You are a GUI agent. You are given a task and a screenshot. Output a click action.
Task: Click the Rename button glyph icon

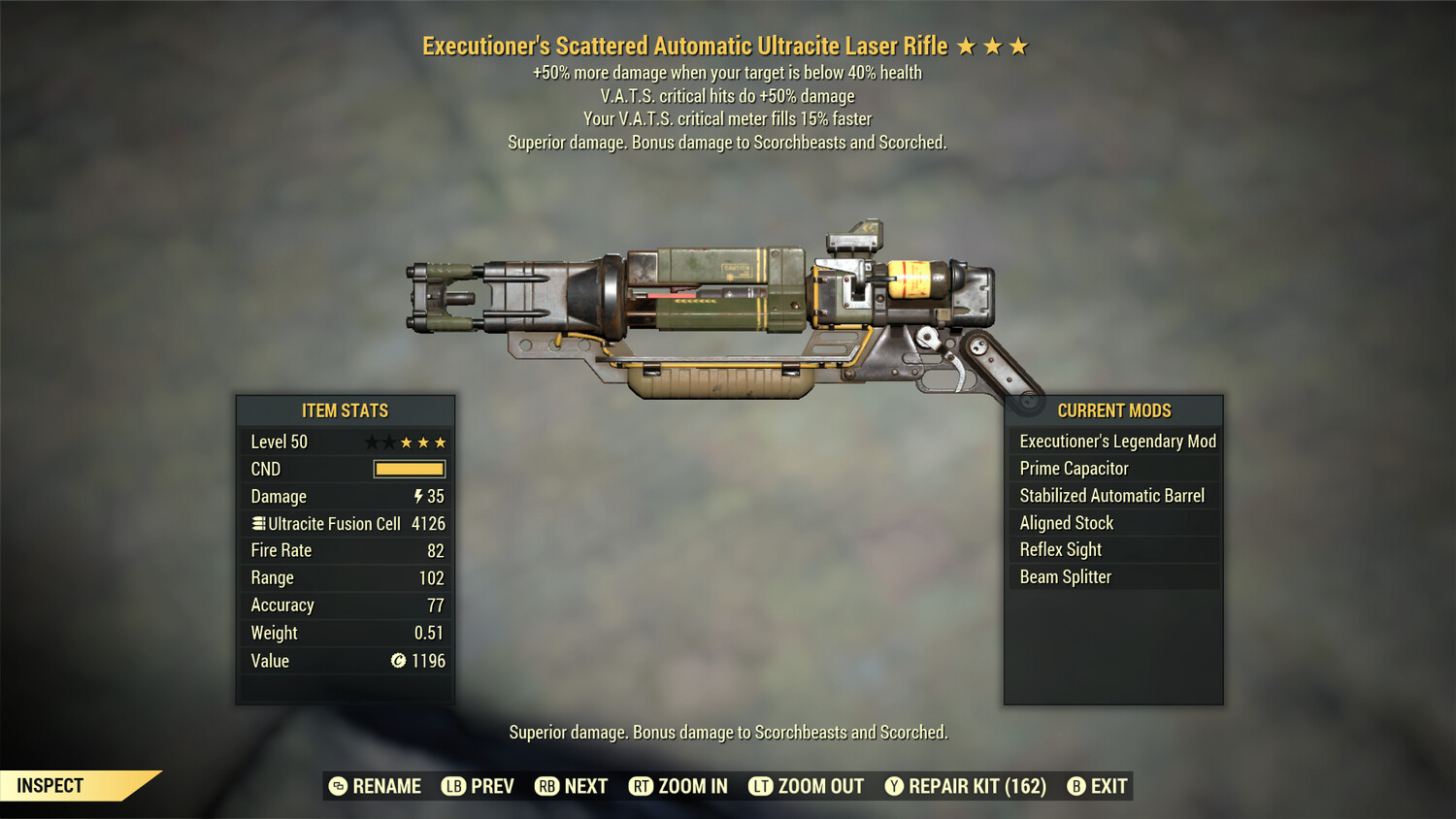[337, 786]
